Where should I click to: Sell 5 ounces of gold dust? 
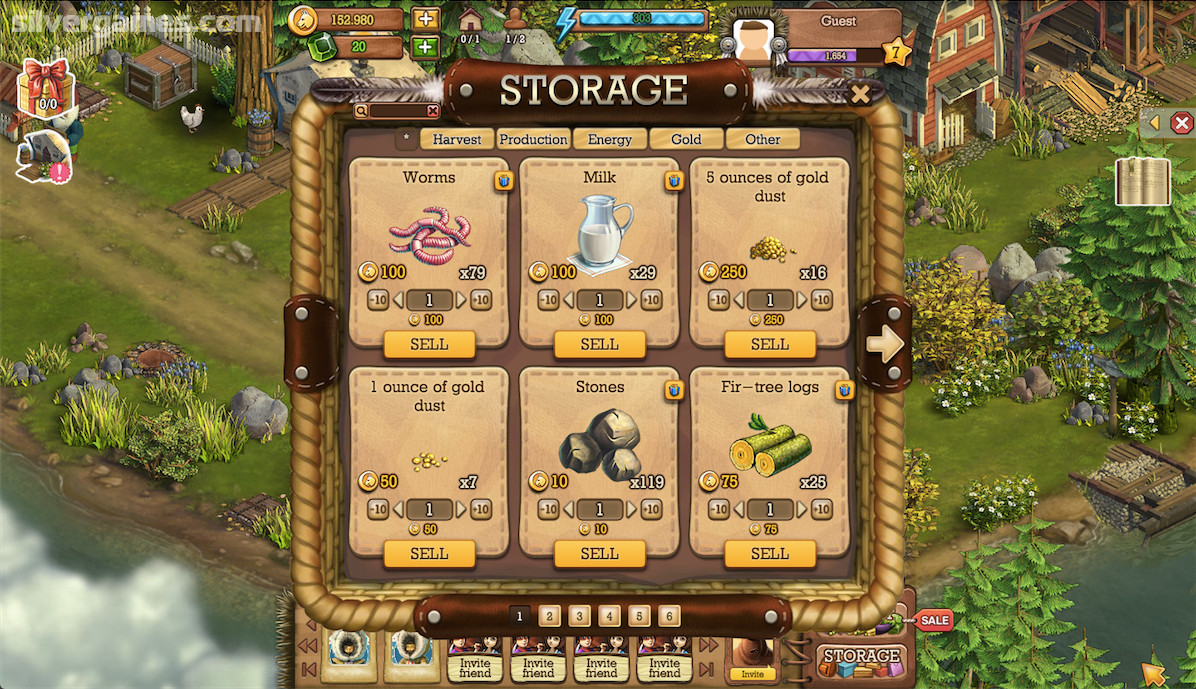[770, 344]
